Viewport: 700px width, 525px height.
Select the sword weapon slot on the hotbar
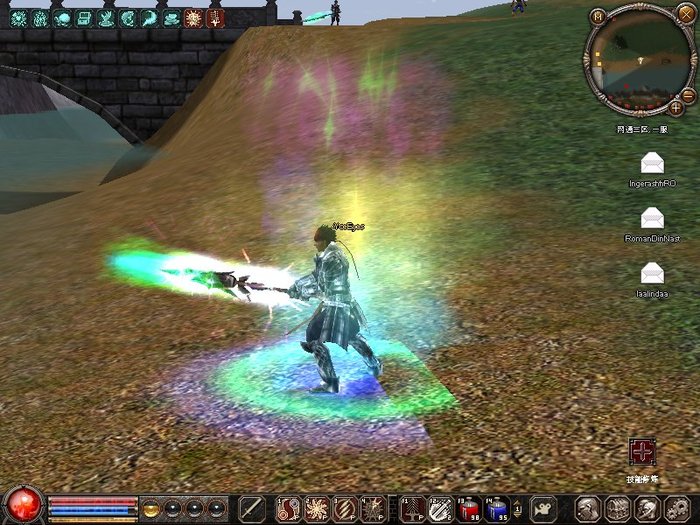coord(252,509)
